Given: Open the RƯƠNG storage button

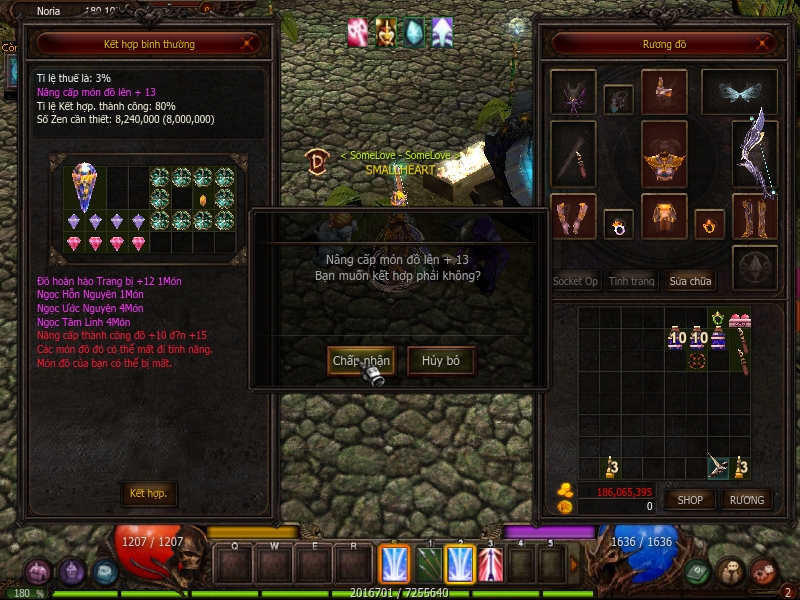Looking at the screenshot, I should tap(746, 499).
